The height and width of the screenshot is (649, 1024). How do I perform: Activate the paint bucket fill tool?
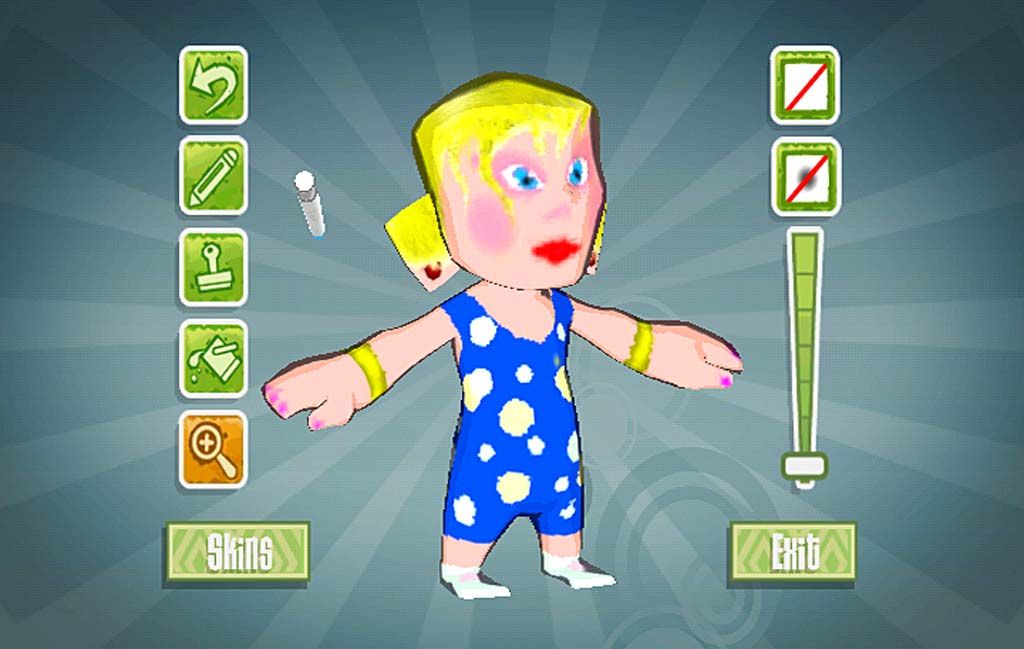coord(213,358)
